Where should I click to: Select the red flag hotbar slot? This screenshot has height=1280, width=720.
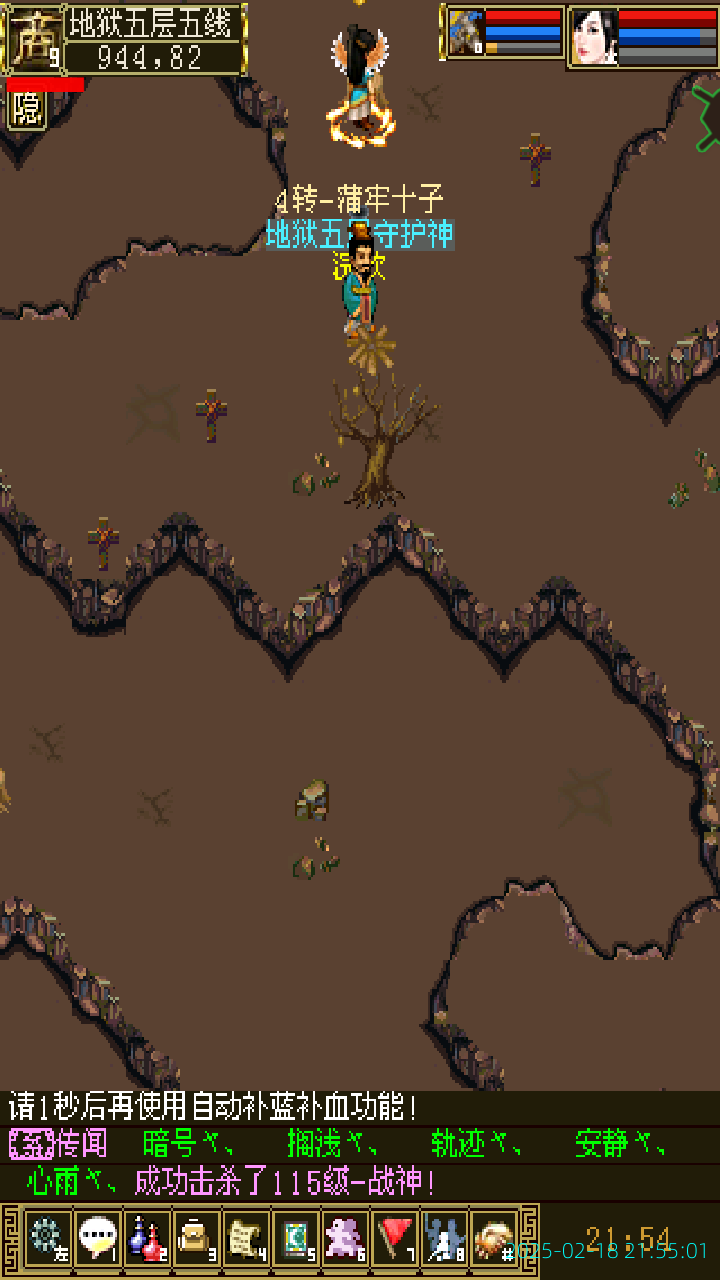(x=395, y=1239)
